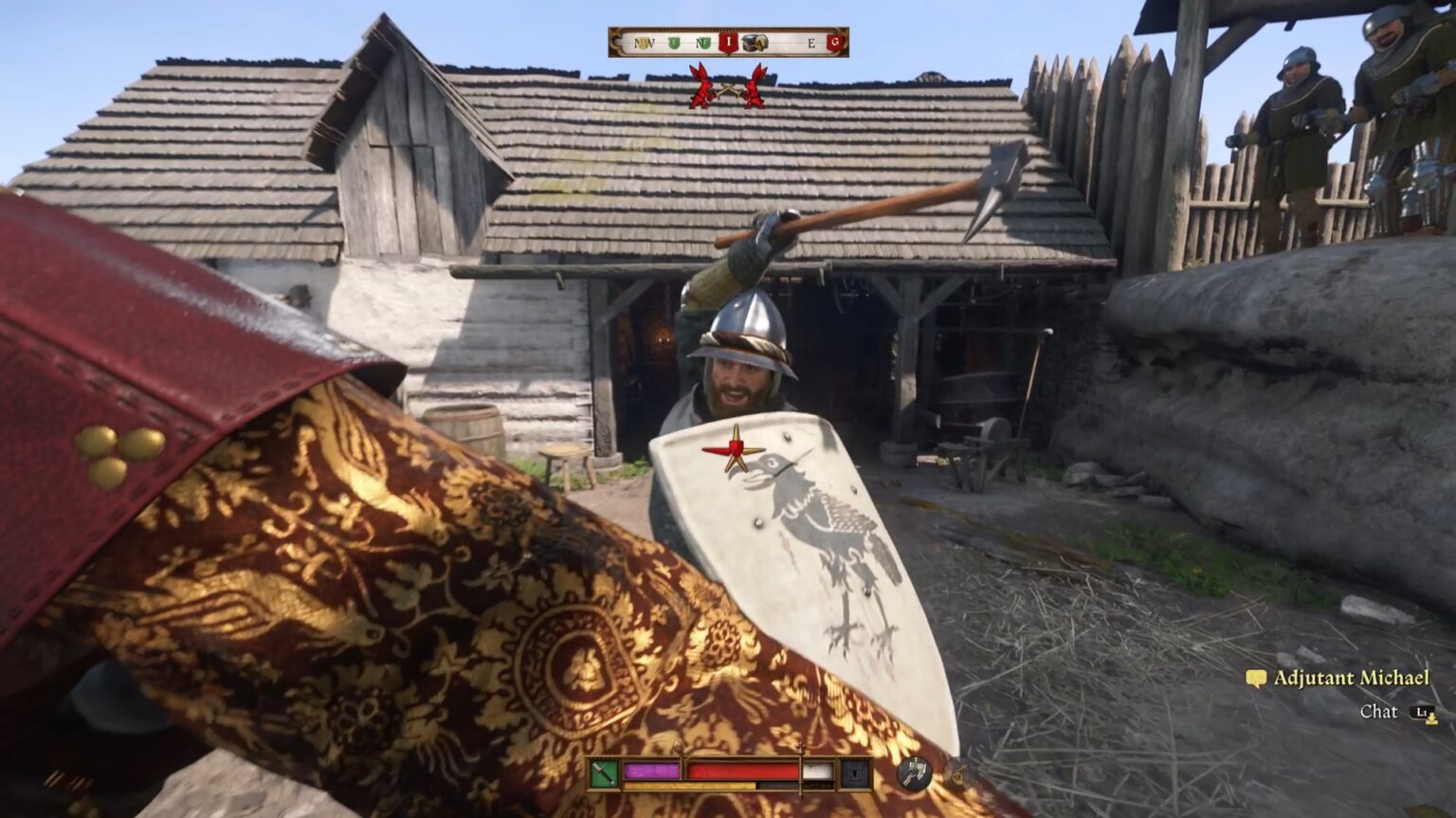Click the green shield marker left of N

click(672, 42)
